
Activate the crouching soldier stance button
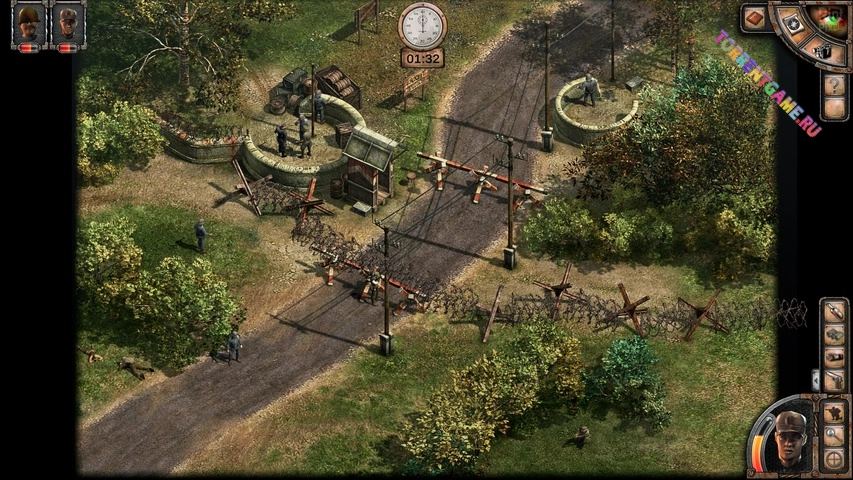pos(832,412)
